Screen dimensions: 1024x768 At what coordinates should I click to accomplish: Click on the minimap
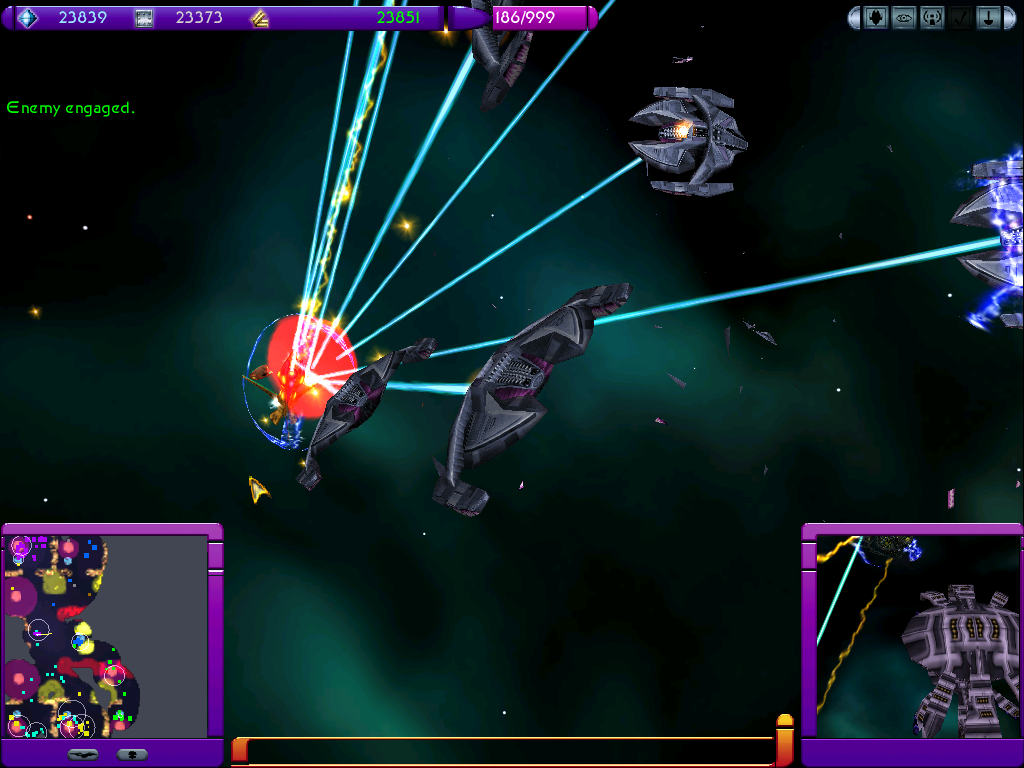click(x=105, y=637)
